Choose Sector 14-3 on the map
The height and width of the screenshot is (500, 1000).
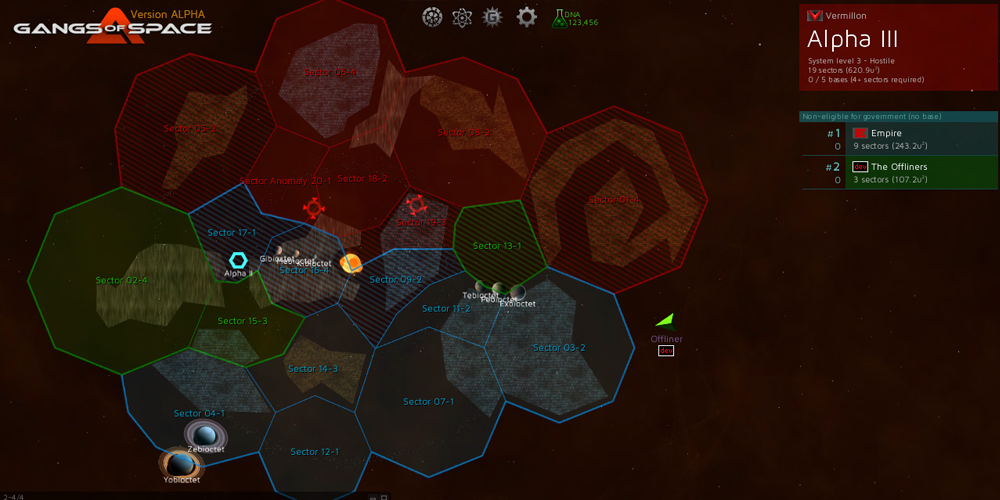(313, 369)
